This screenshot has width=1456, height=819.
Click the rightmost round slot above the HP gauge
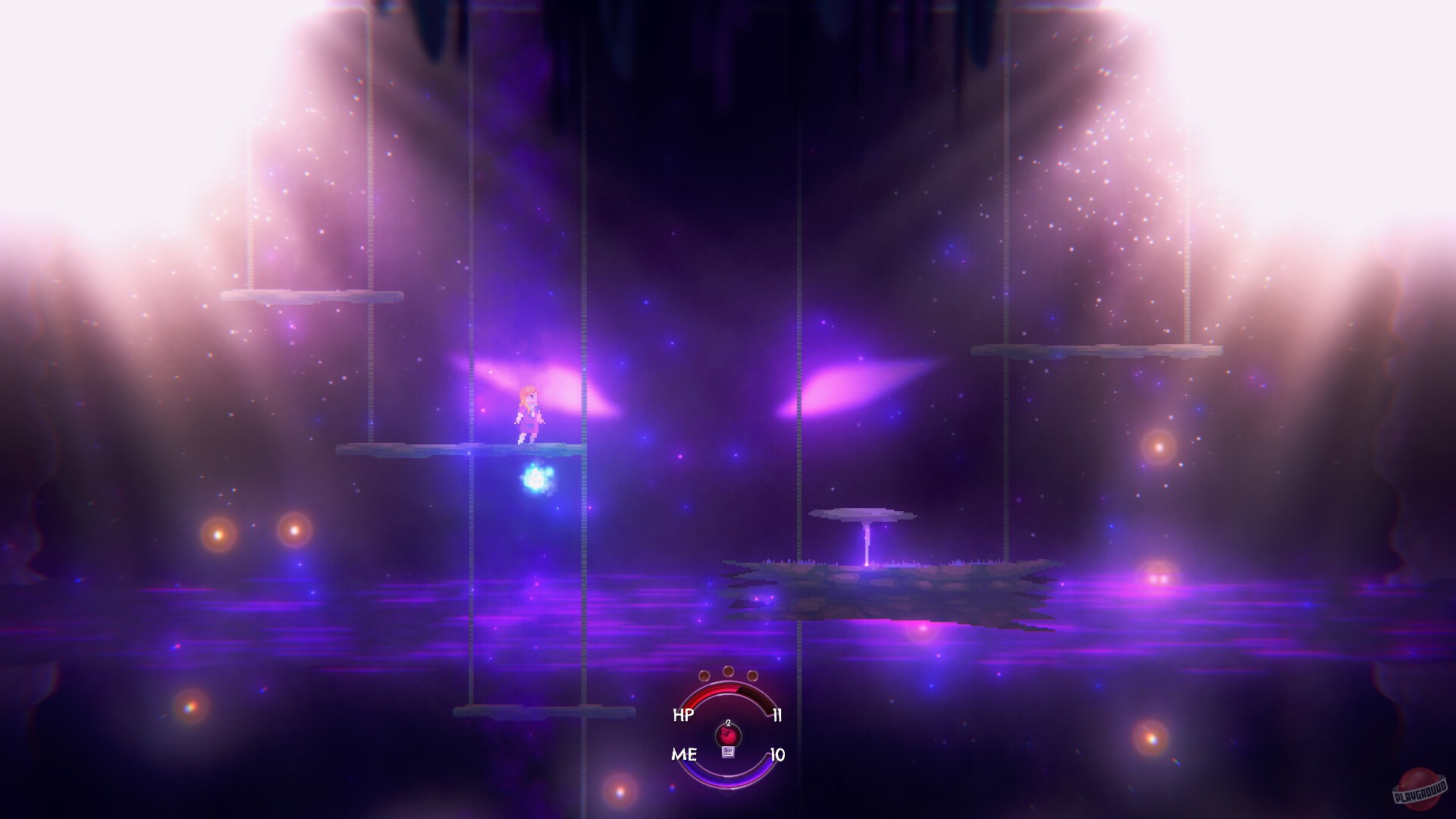[x=752, y=676]
